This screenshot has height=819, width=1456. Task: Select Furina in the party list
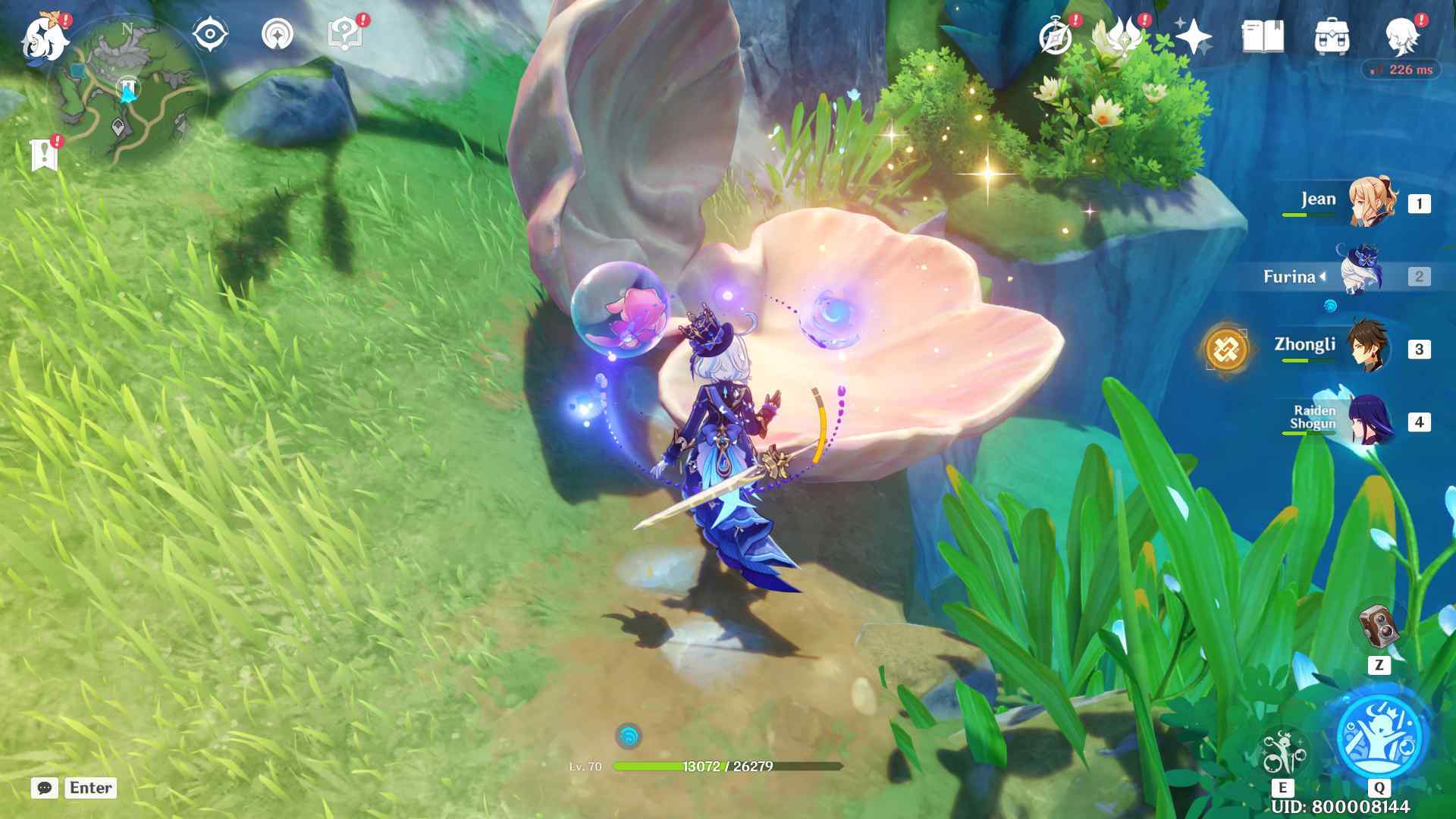pos(1360,276)
